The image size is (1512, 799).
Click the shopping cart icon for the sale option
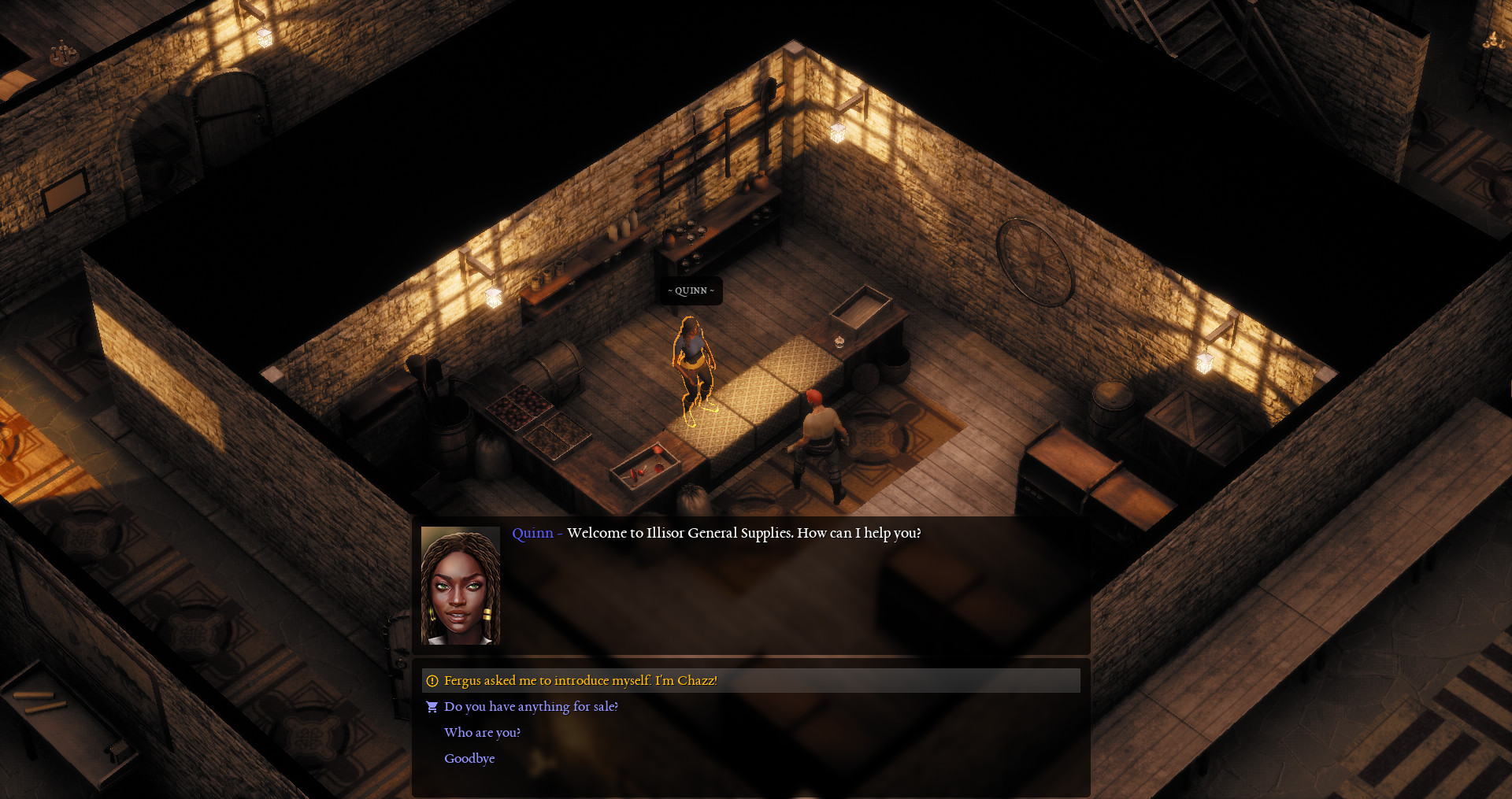point(432,707)
